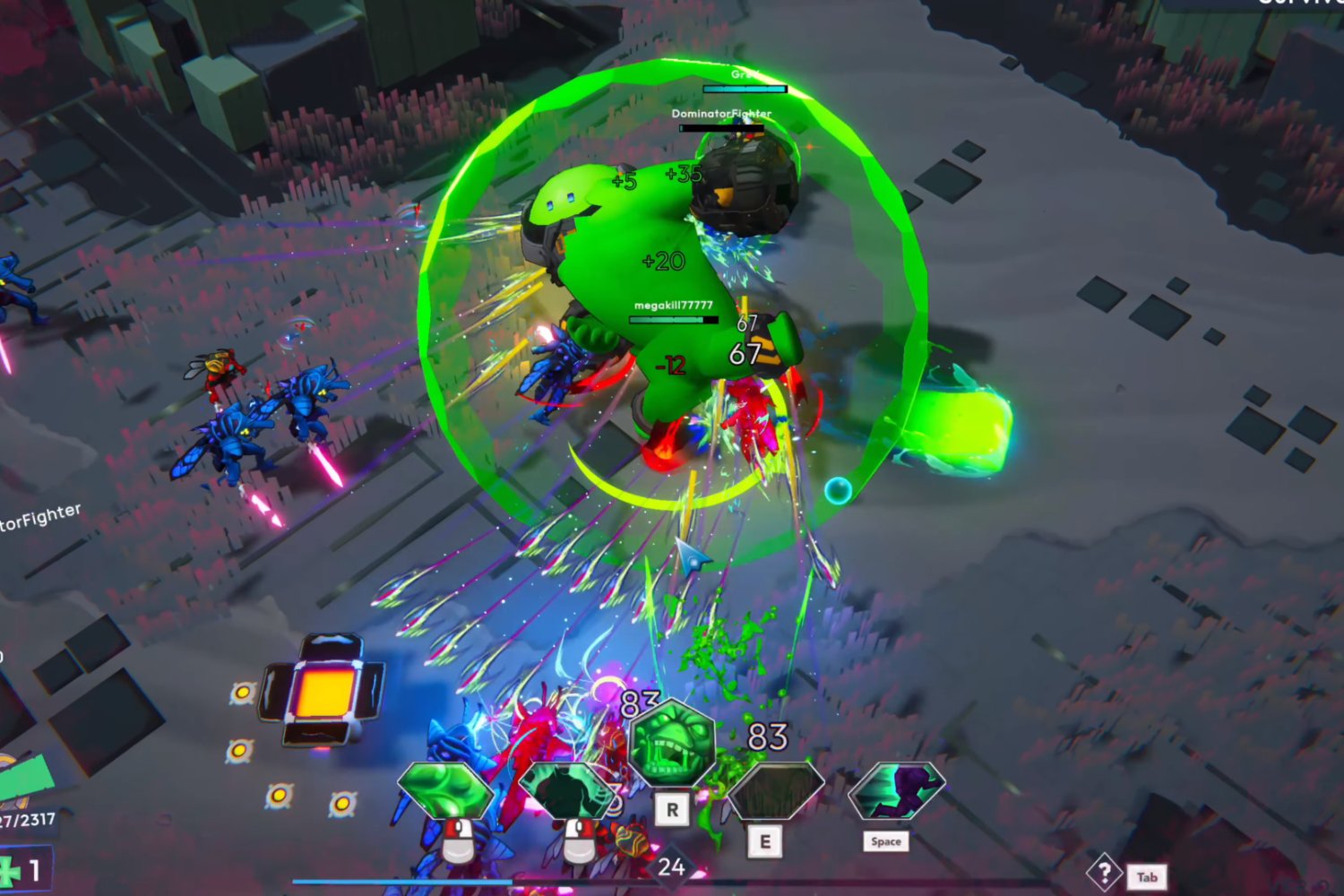Click the darkened E ability hexagon icon
This screenshot has width=1344, height=896.
777,788
